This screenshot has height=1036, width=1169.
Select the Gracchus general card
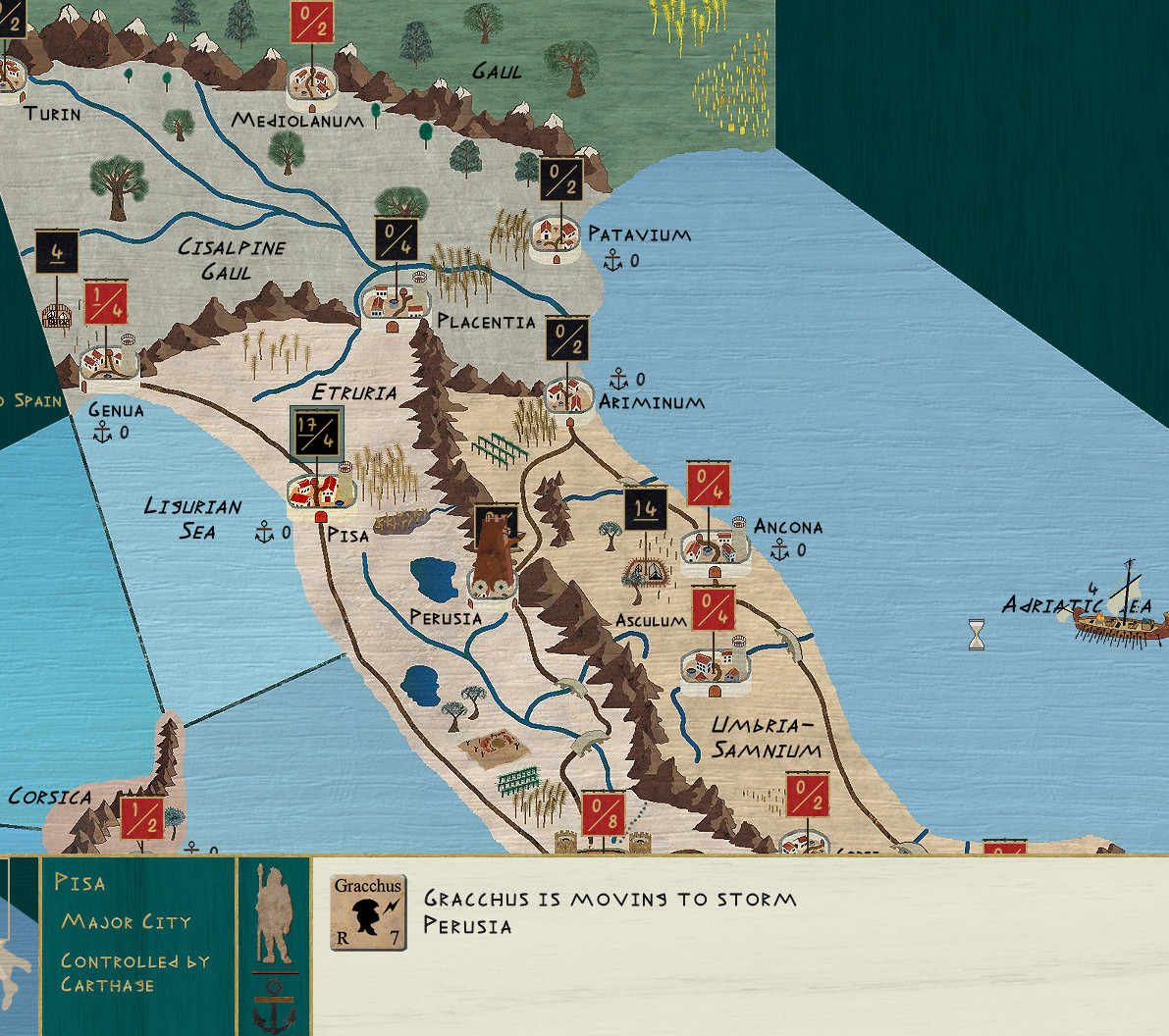(368, 912)
